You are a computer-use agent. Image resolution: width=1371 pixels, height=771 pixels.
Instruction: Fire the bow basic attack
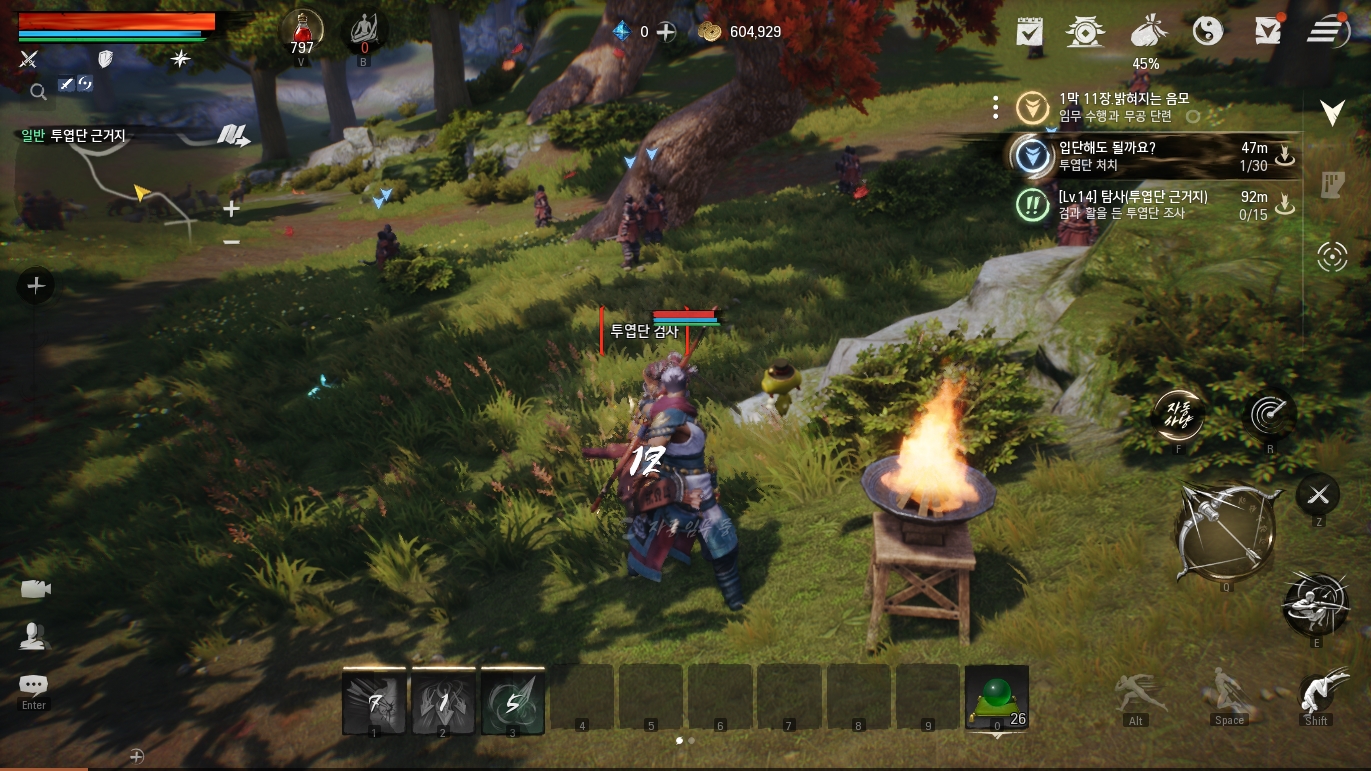tap(1225, 531)
